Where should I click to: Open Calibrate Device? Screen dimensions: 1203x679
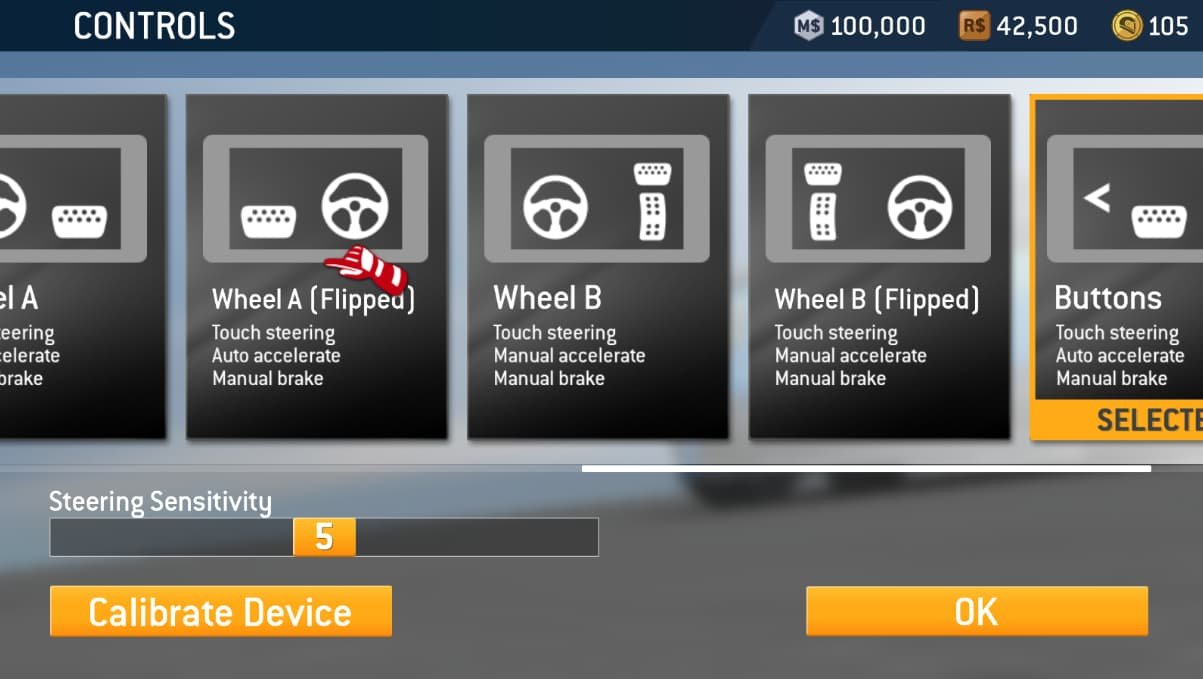tap(220, 611)
